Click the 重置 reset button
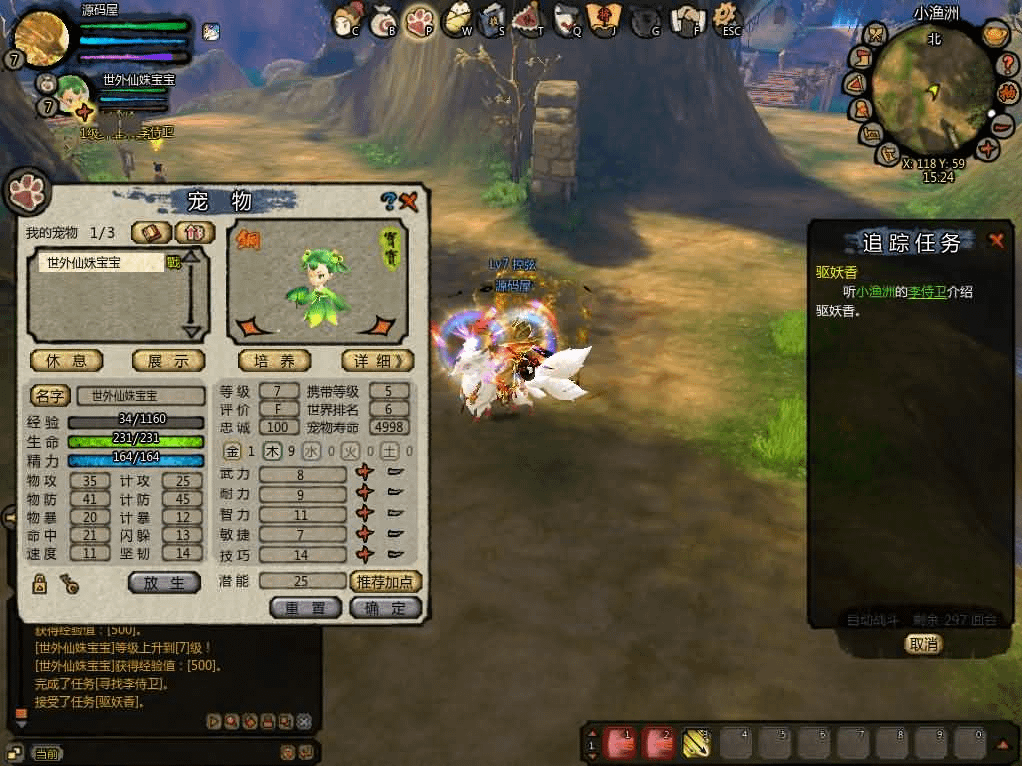 (x=305, y=607)
